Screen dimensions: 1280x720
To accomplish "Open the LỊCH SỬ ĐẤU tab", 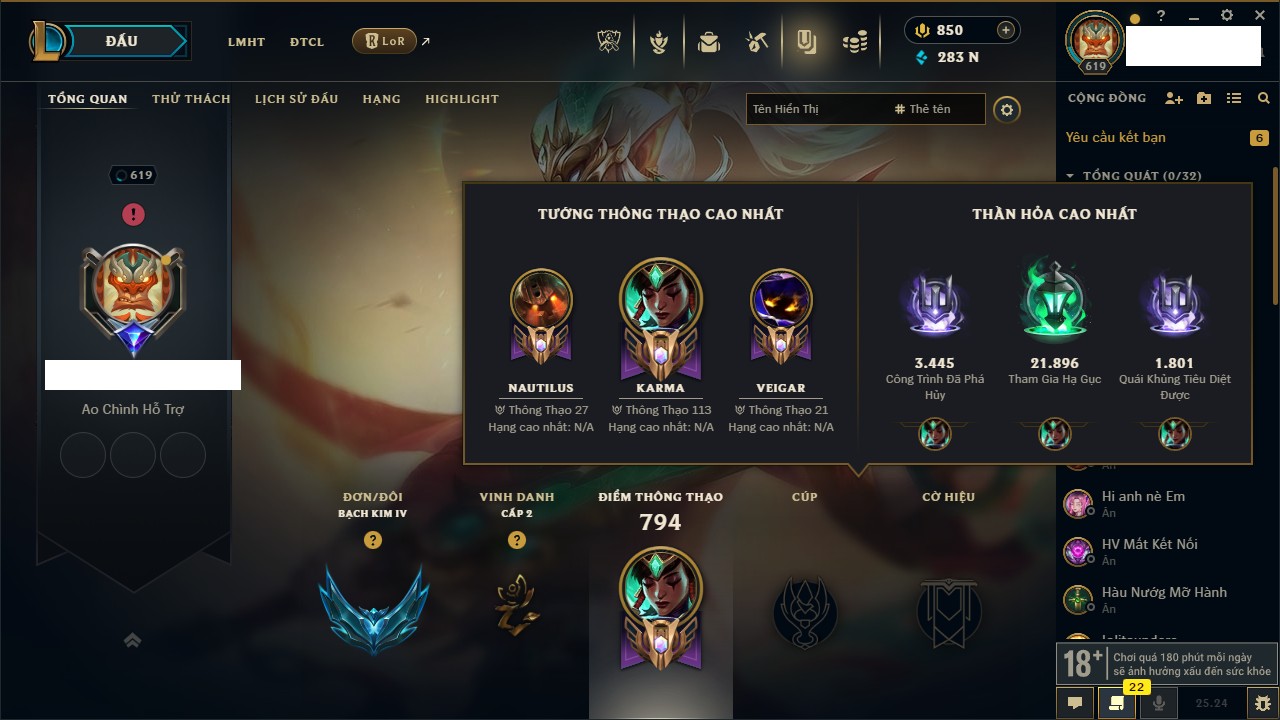I will tap(296, 99).
